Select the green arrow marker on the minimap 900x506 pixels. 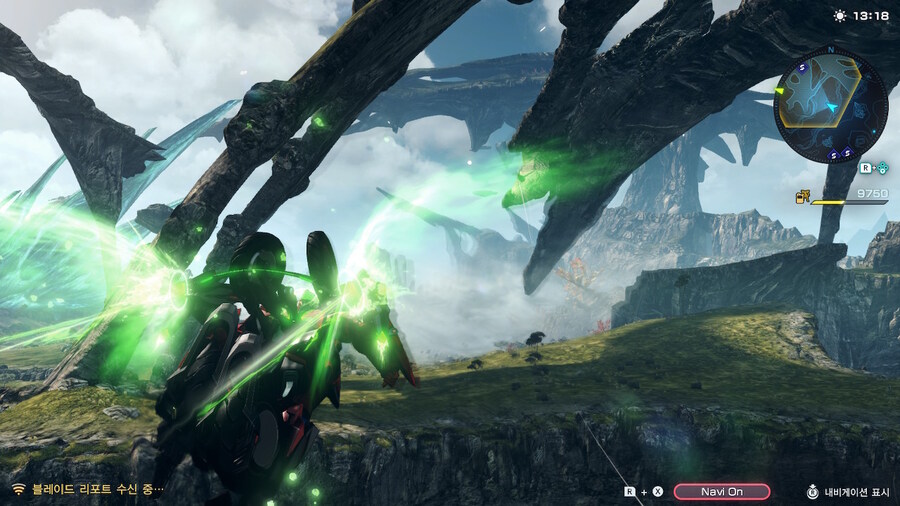tap(782, 90)
